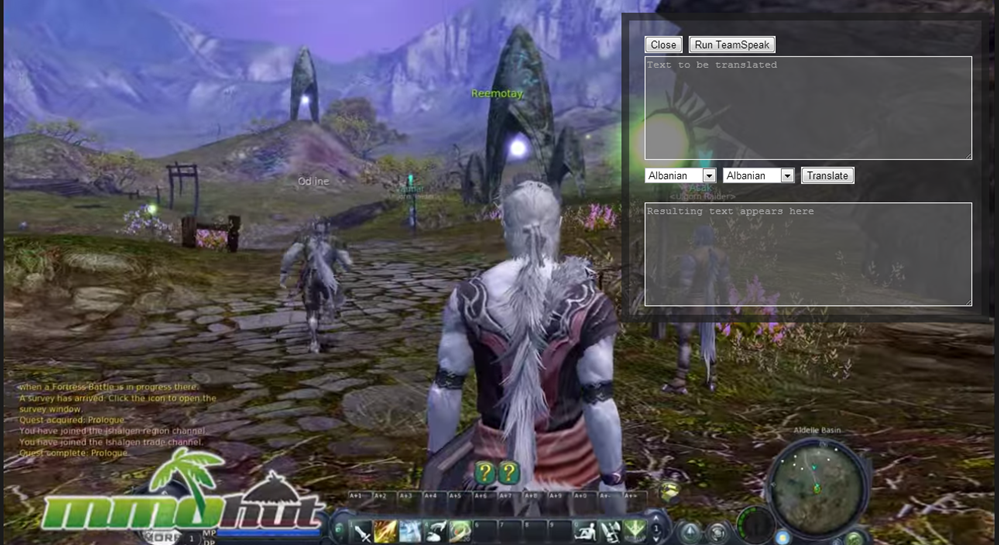Trigger the green downward arrow hotbar icon
The image size is (999, 545).
pos(634,531)
